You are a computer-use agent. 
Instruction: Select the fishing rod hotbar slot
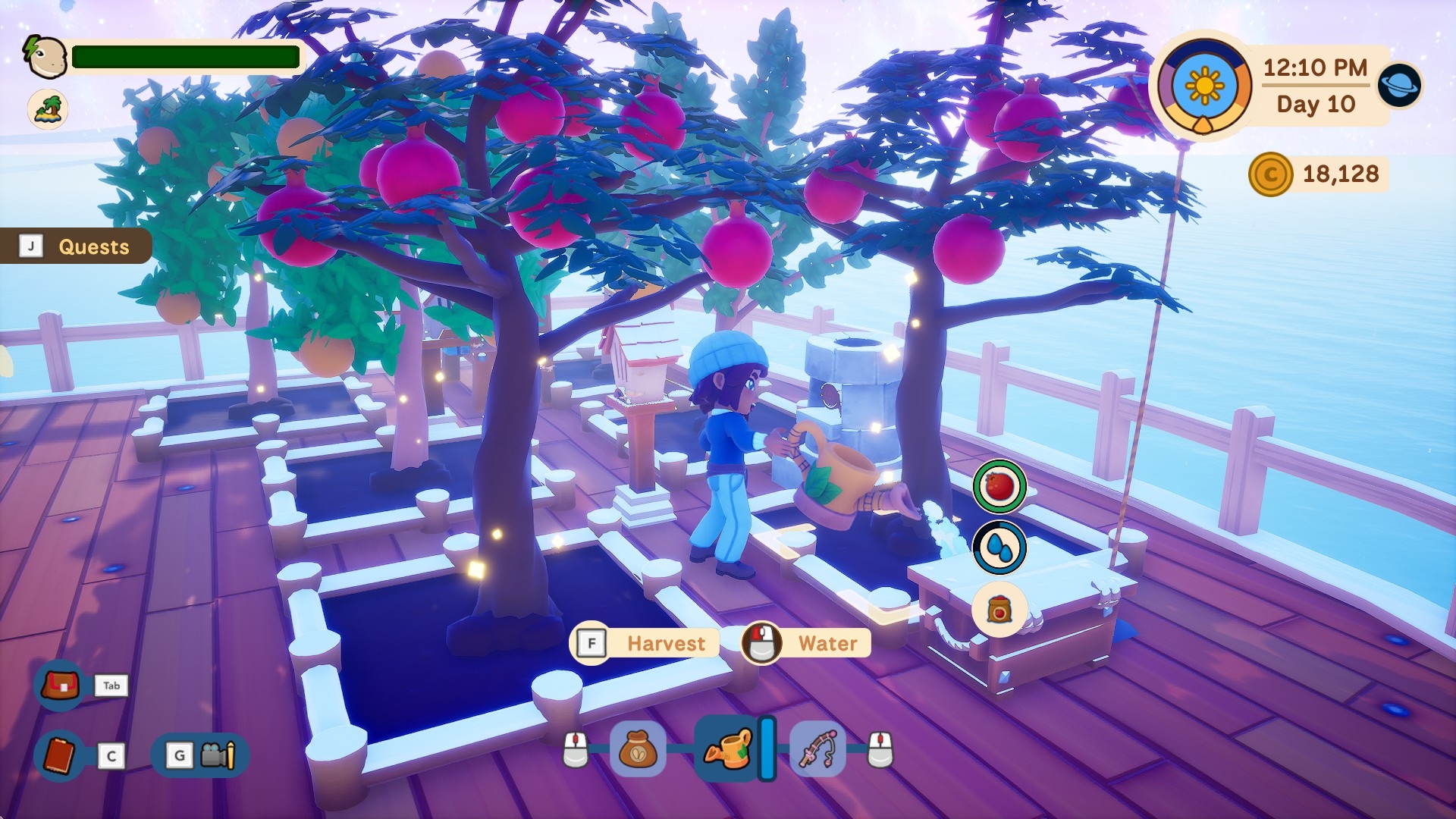coord(818,749)
